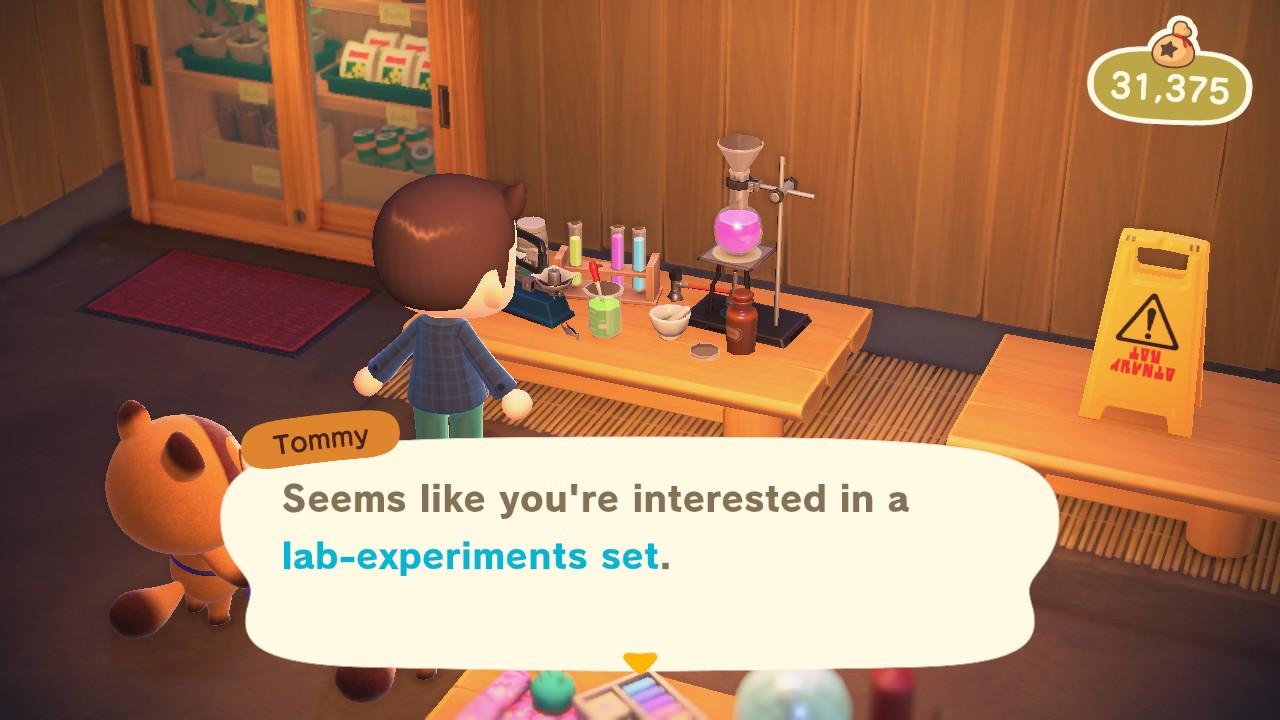Advance dialogue with the orange continue arrow
Screen dimensions: 1280x720
coord(639,662)
